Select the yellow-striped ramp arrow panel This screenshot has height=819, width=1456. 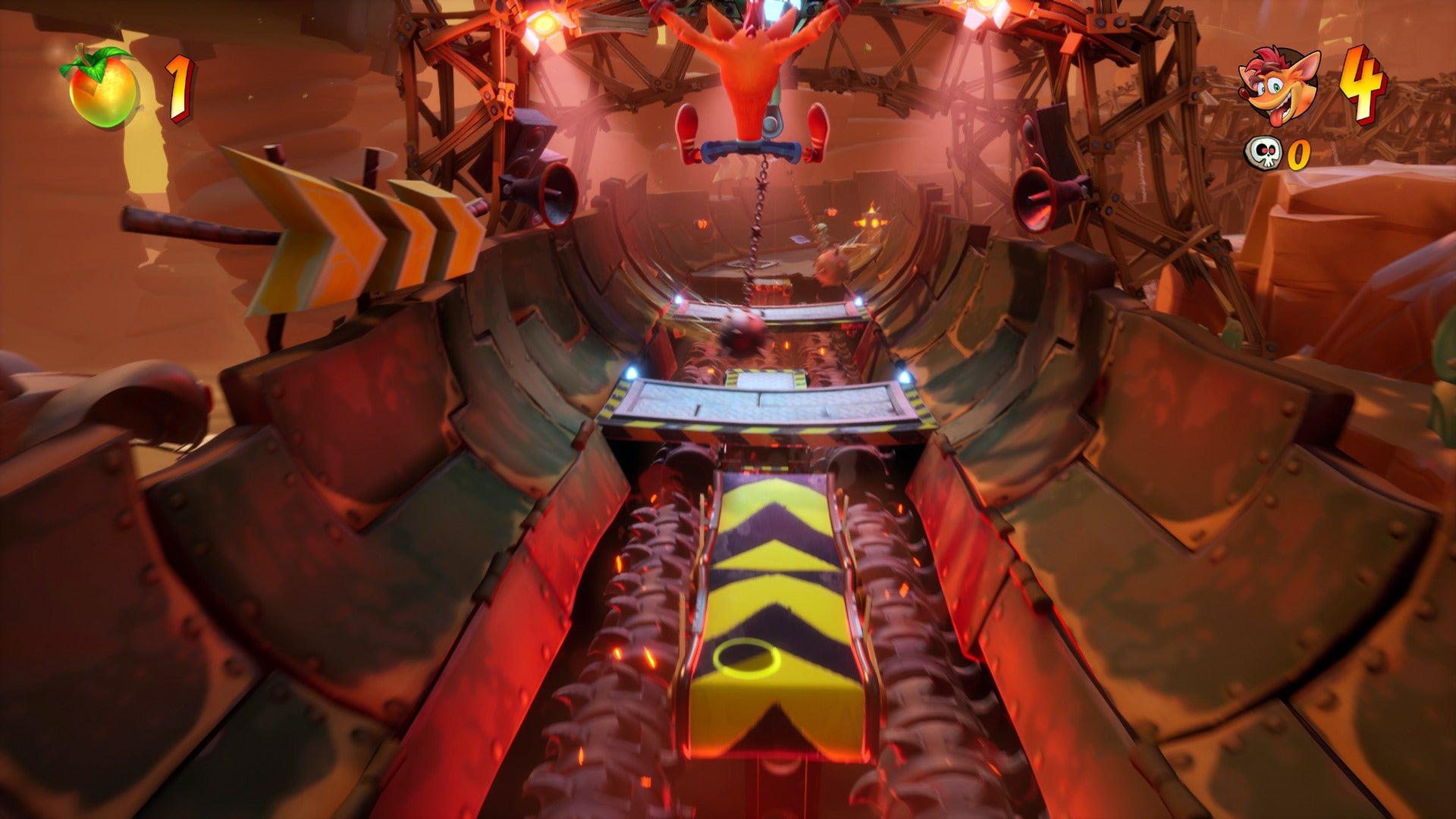pyautogui.click(x=773, y=599)
